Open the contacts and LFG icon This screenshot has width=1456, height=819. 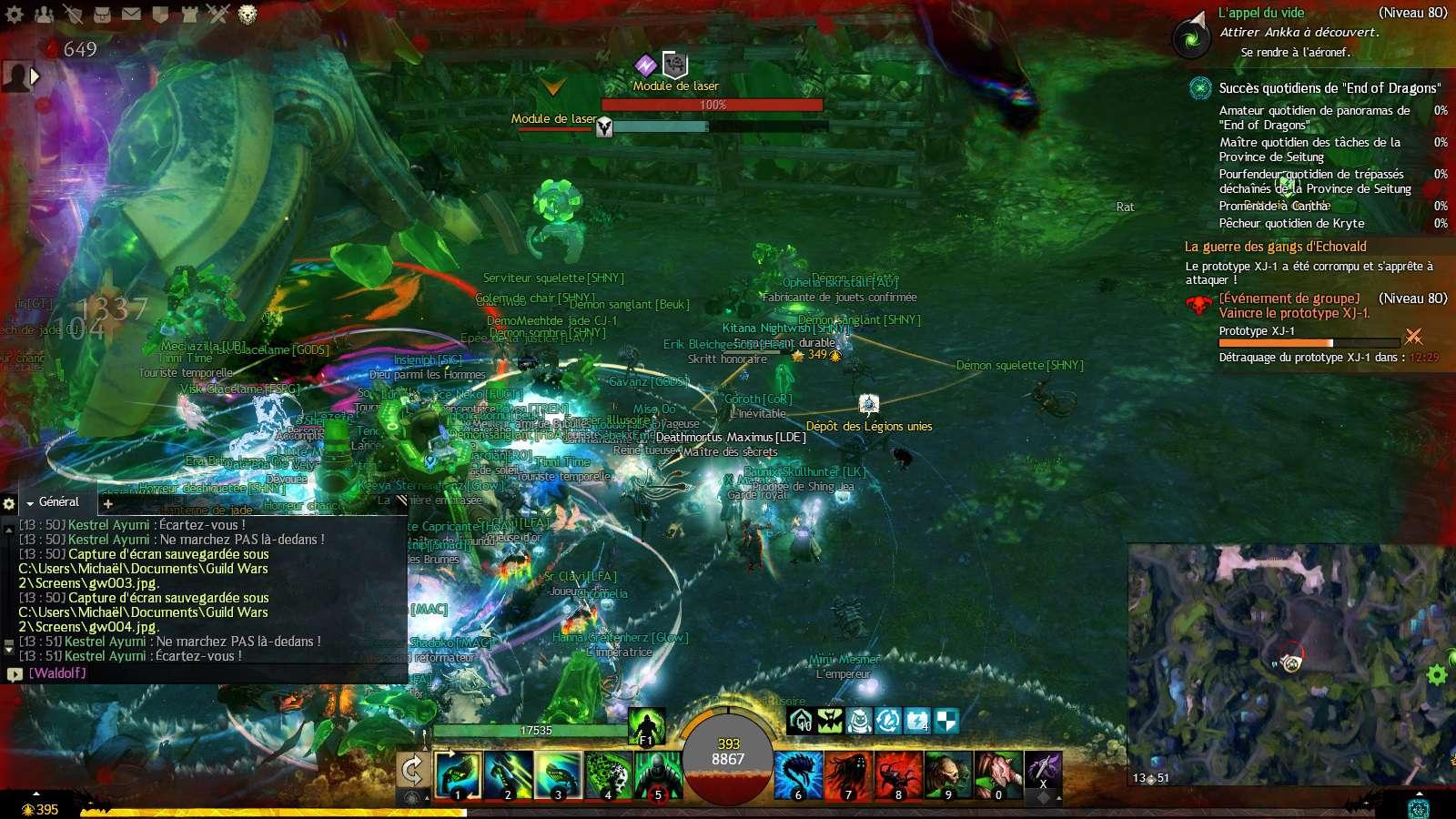pos(44,14)
